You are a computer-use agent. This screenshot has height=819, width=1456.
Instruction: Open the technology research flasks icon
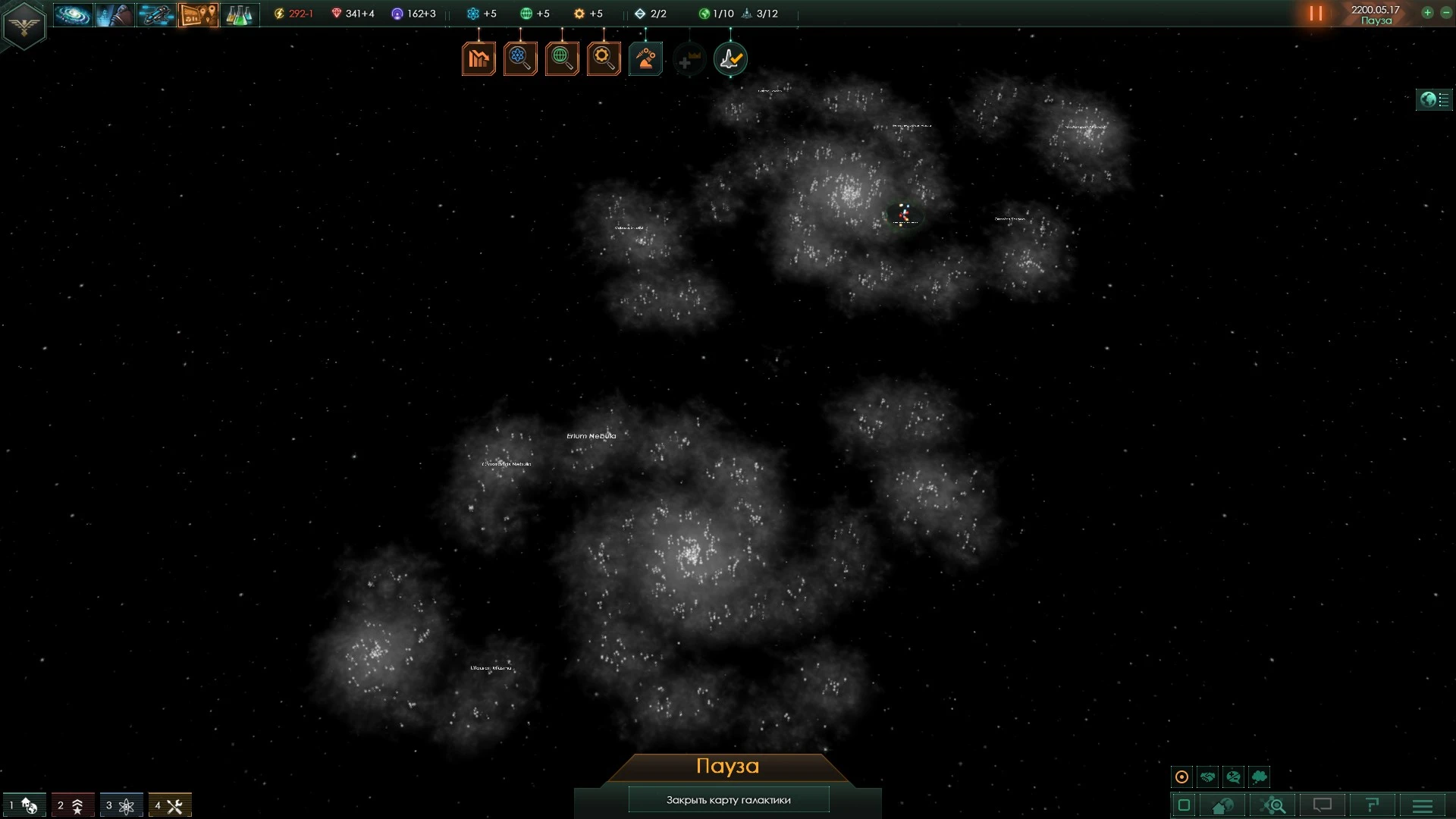pos(239,13)
